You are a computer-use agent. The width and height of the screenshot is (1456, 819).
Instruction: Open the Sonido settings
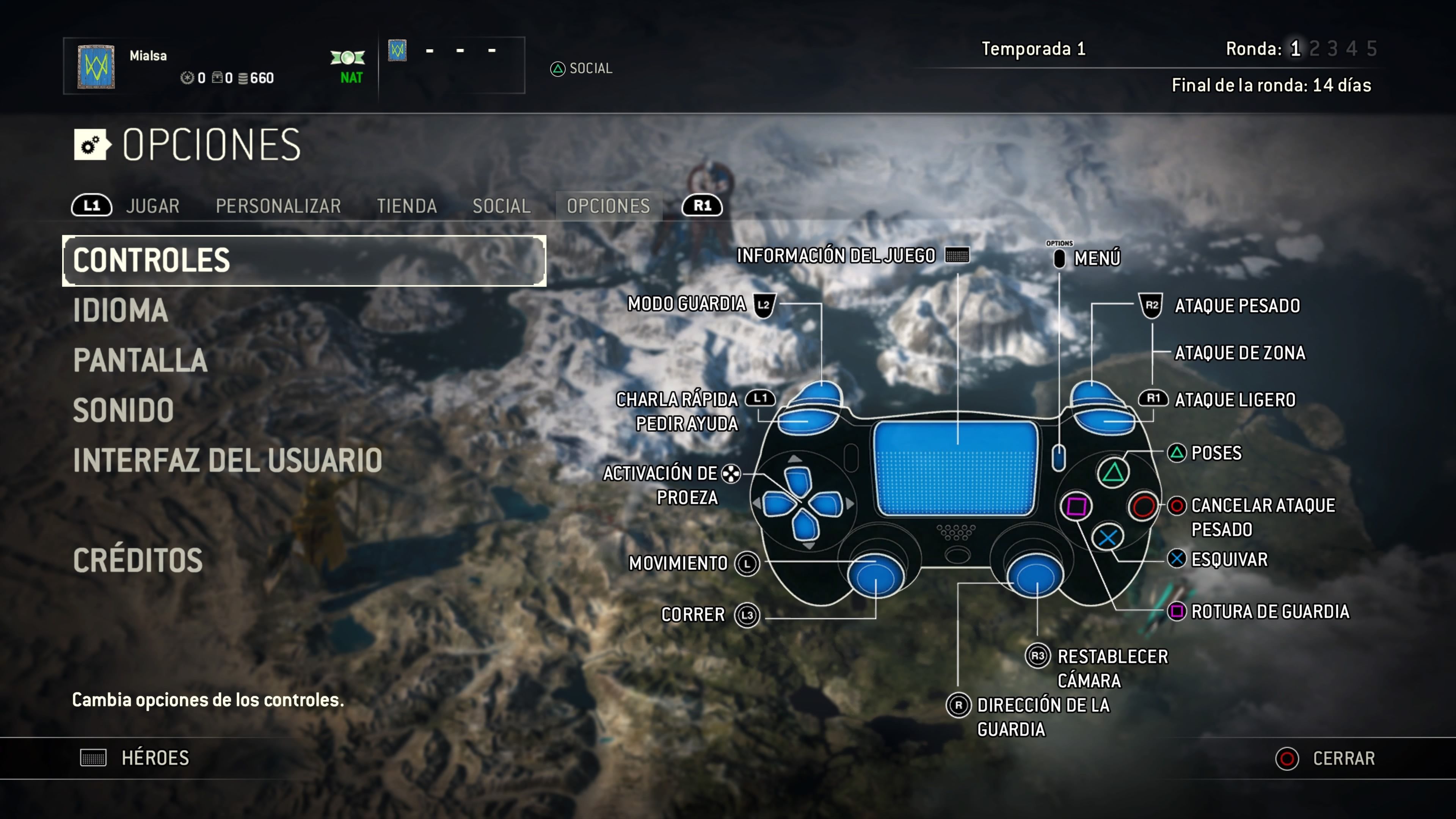(123, 410)
